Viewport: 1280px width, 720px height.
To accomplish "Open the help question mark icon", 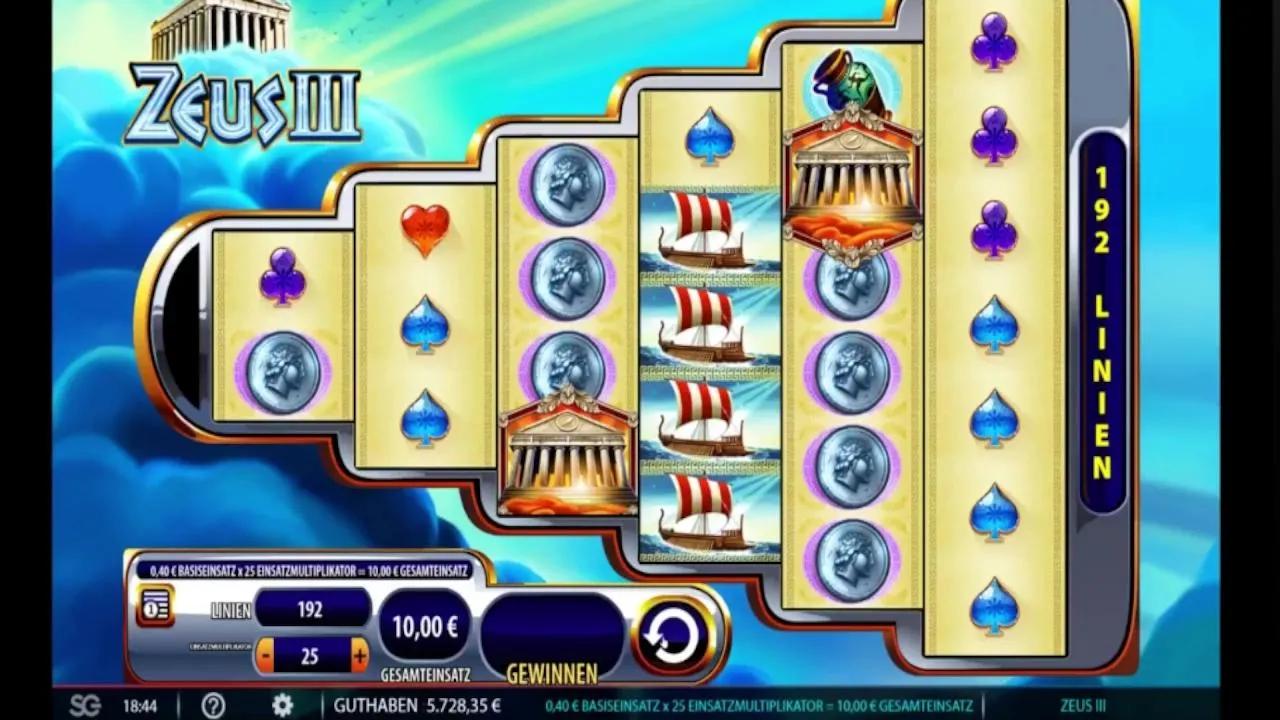I will click(x=213, y=705).
